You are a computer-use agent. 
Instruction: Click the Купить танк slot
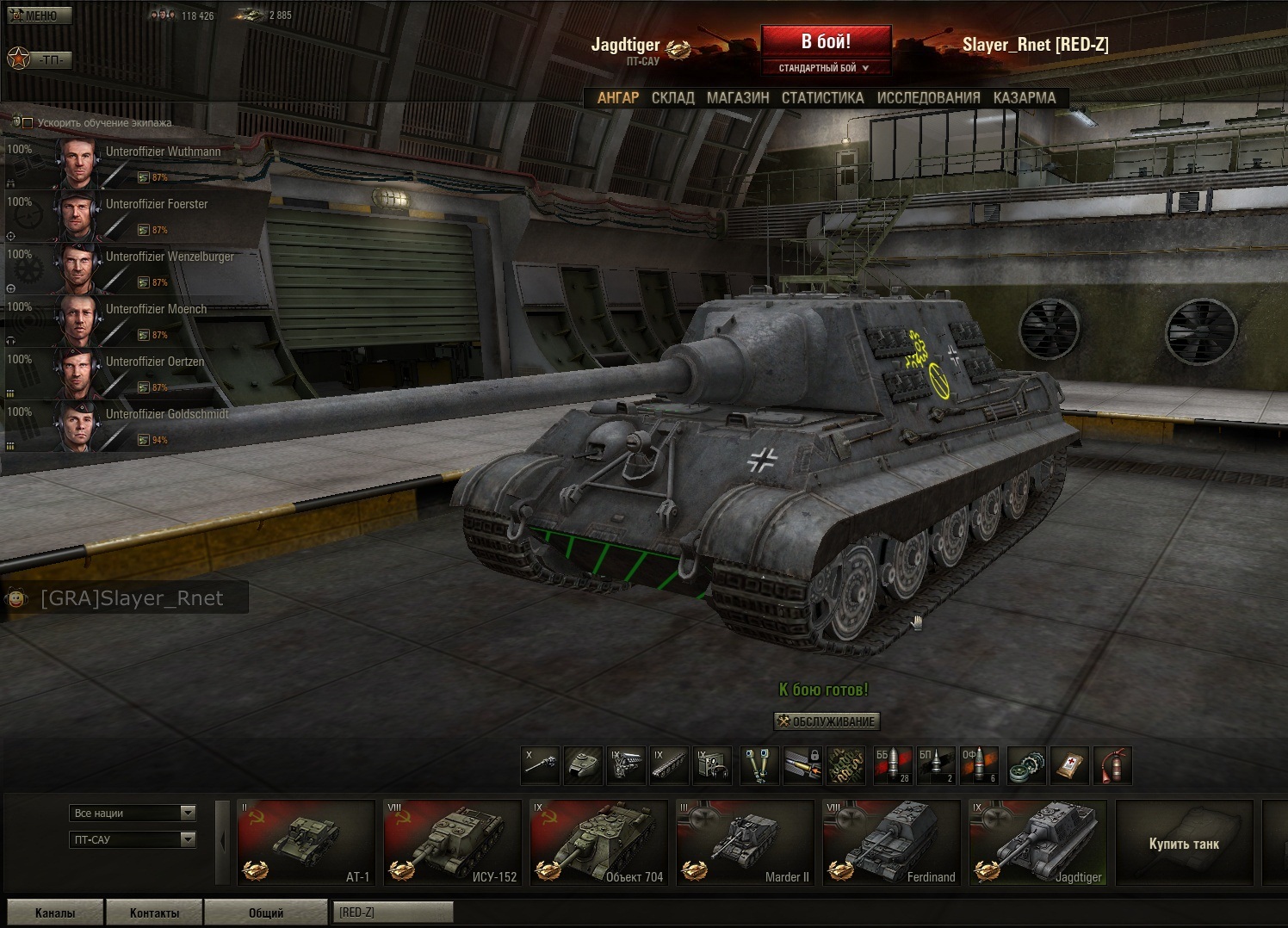[1184, 843]
